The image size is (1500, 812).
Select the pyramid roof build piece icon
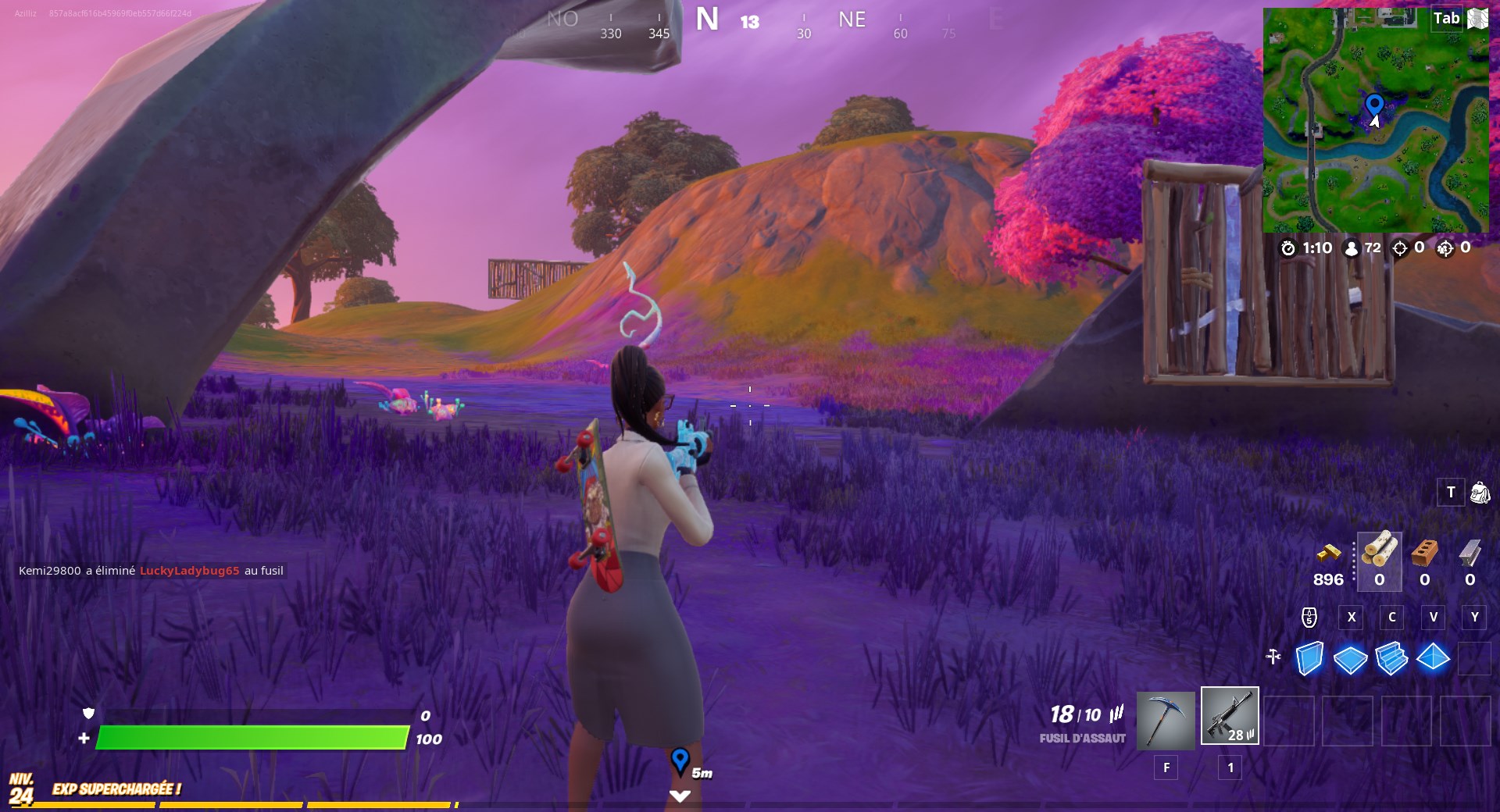pyautogui.click(x=1433, y=658)
